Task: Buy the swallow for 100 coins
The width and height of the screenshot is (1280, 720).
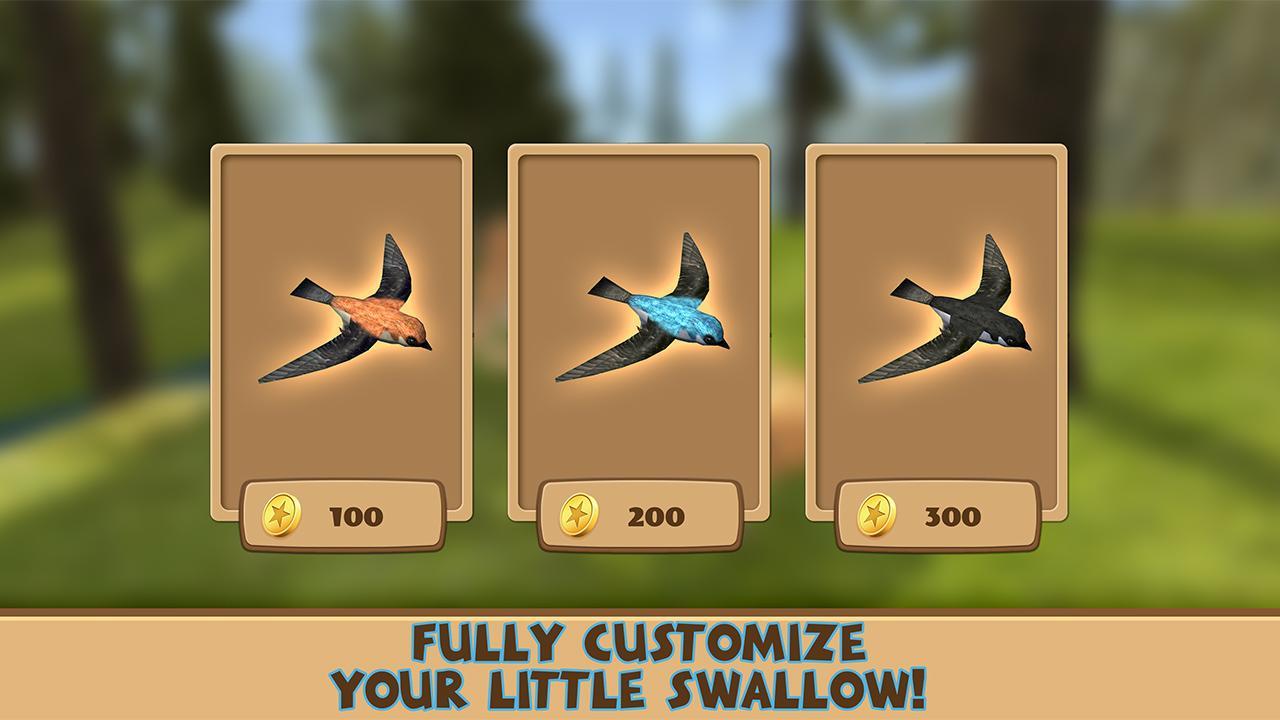Action: [342, 515]
